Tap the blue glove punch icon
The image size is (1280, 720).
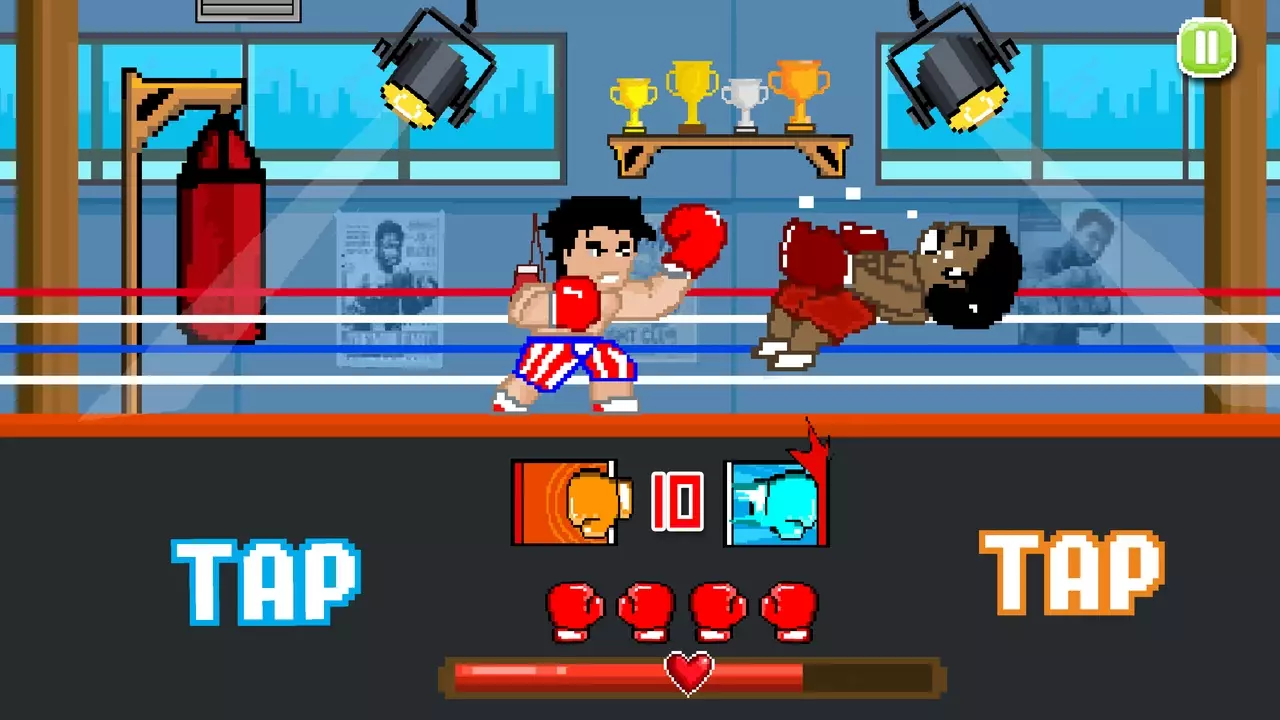pos(778,500)
